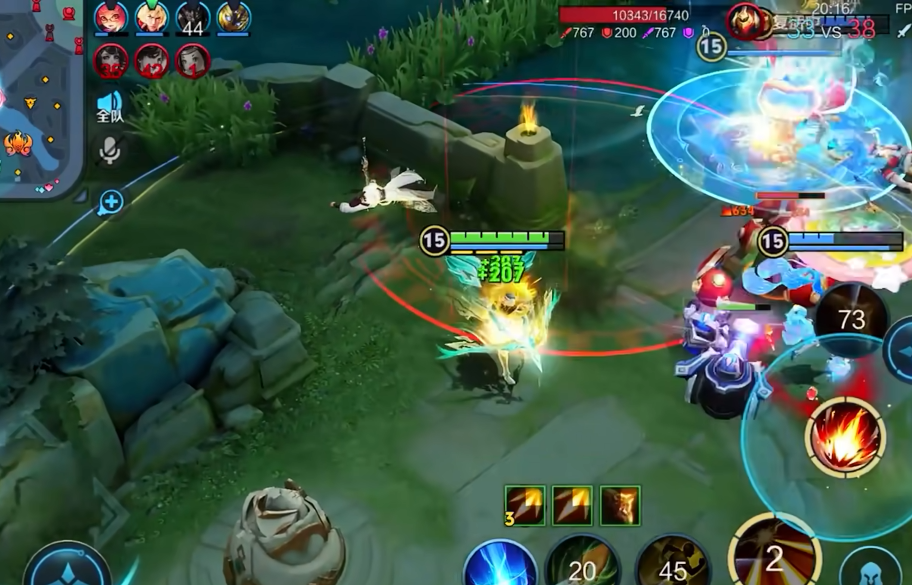Toggle the 全队 team voice speaker
912x585 pixels.
109,106
